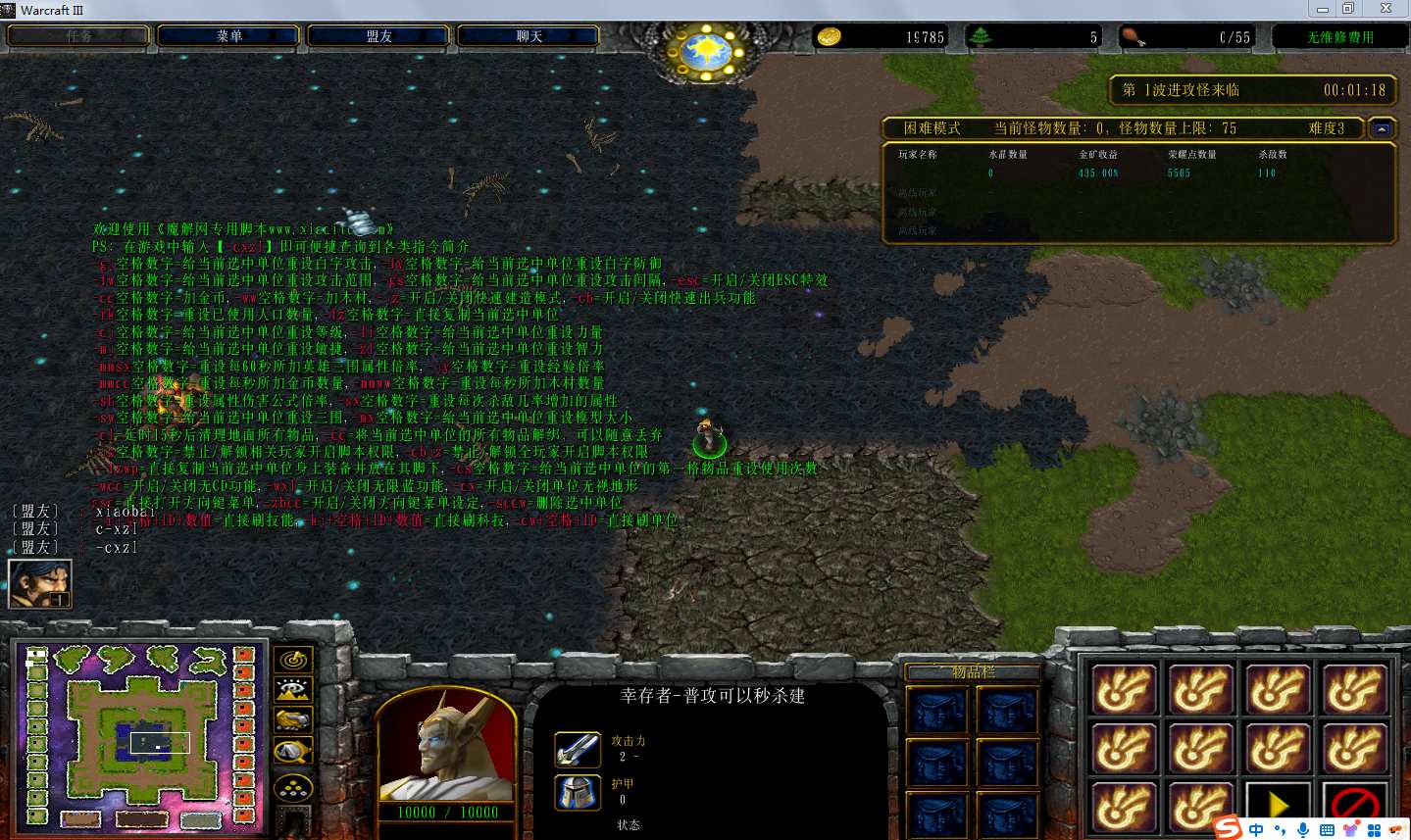Toggle minimap terrain display button
Viewport: 1411px width, 840px height.
[x=293, y=690]
